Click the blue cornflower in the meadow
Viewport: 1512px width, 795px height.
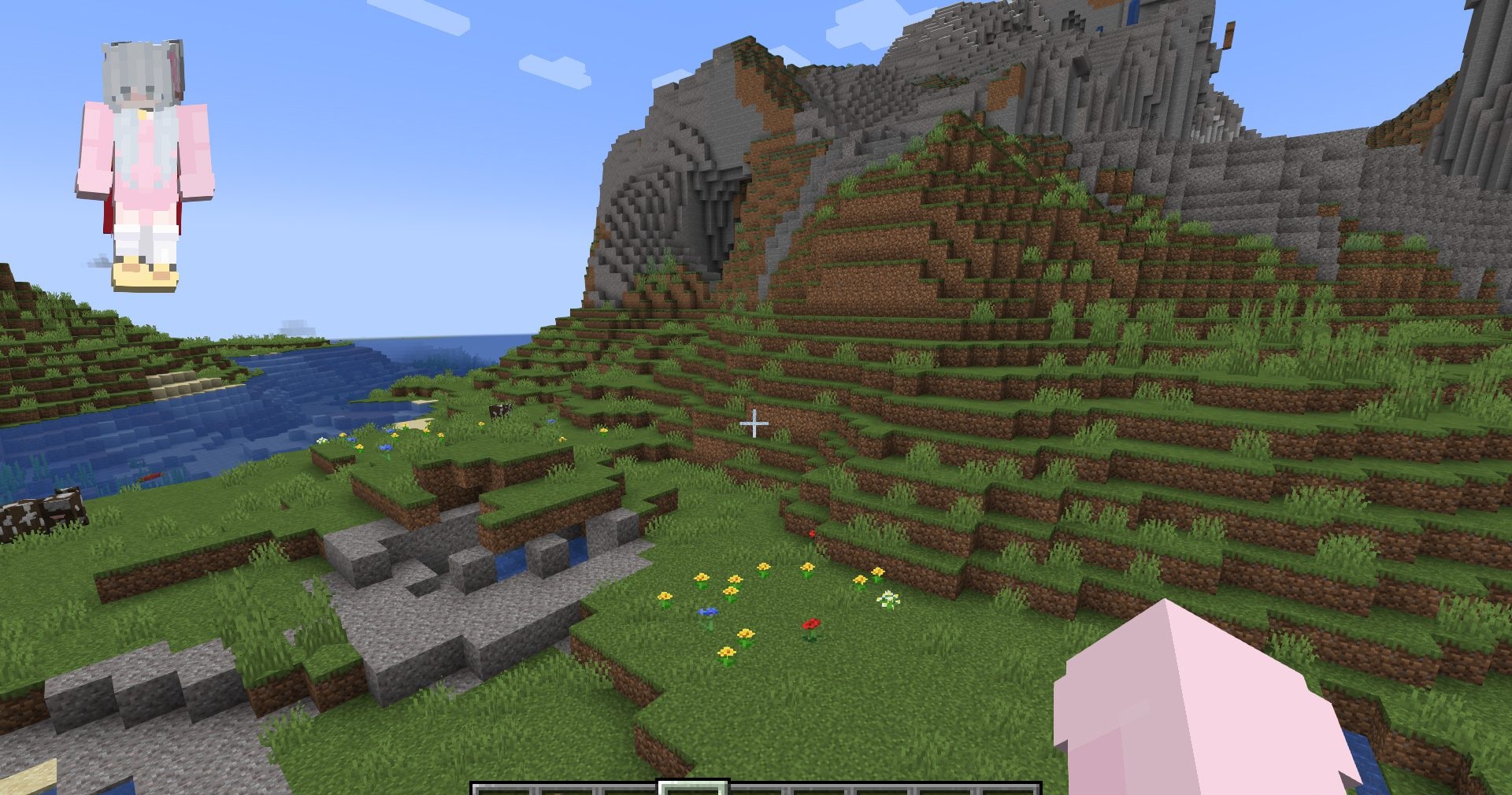708,613
